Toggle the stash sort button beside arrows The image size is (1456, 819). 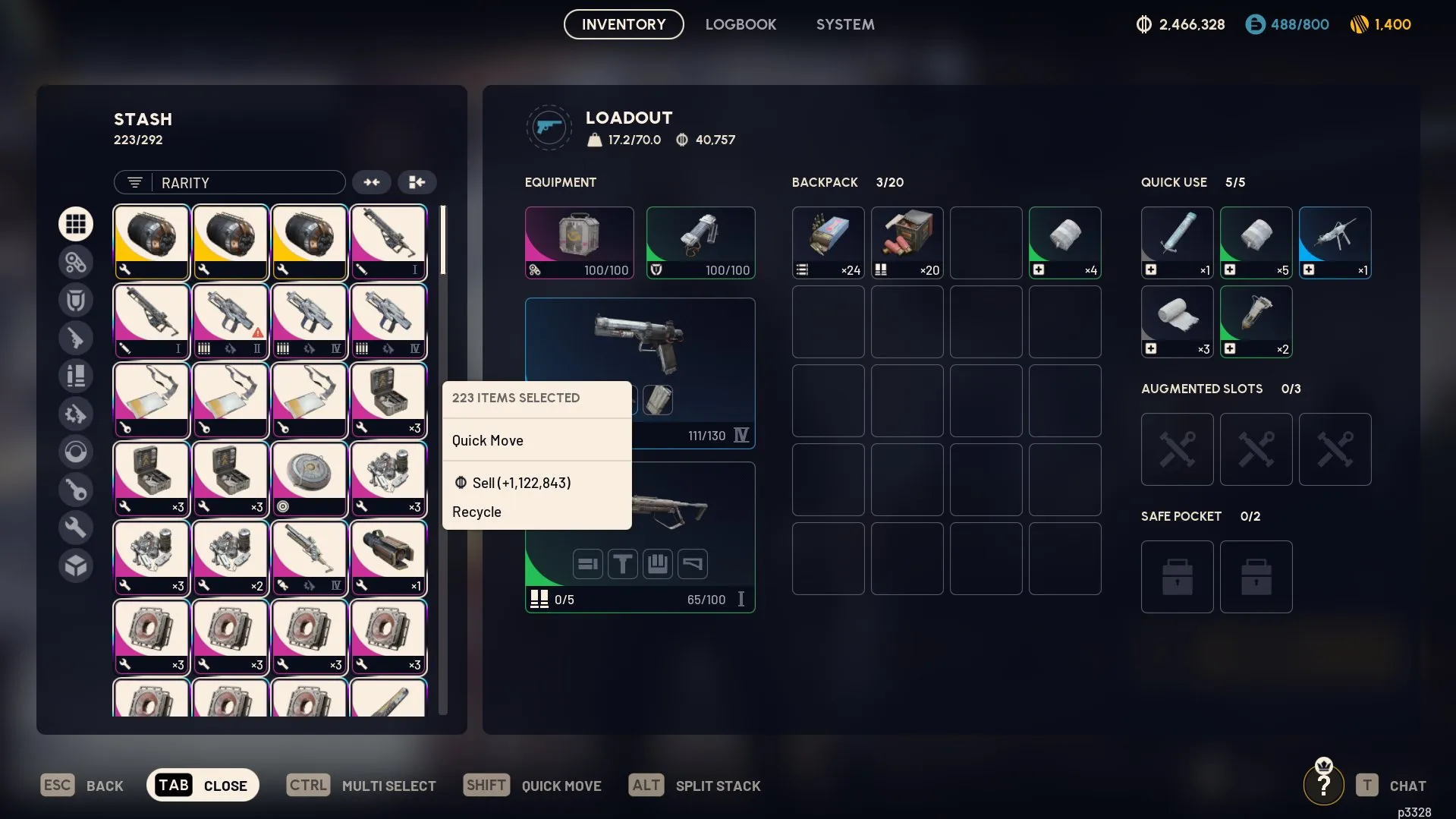point(417,182)
